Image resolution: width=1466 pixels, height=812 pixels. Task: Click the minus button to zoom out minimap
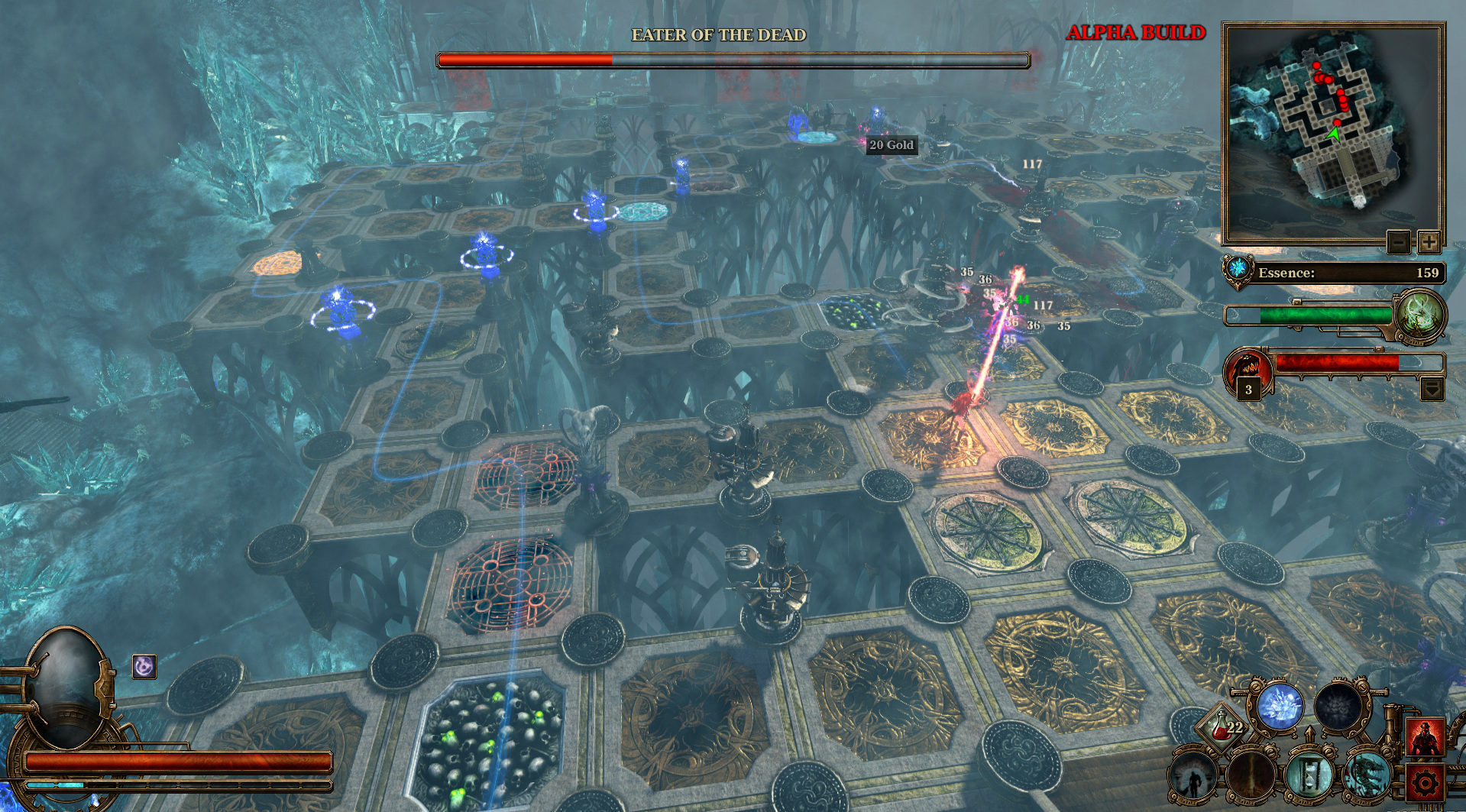(x=1400, y=243)
